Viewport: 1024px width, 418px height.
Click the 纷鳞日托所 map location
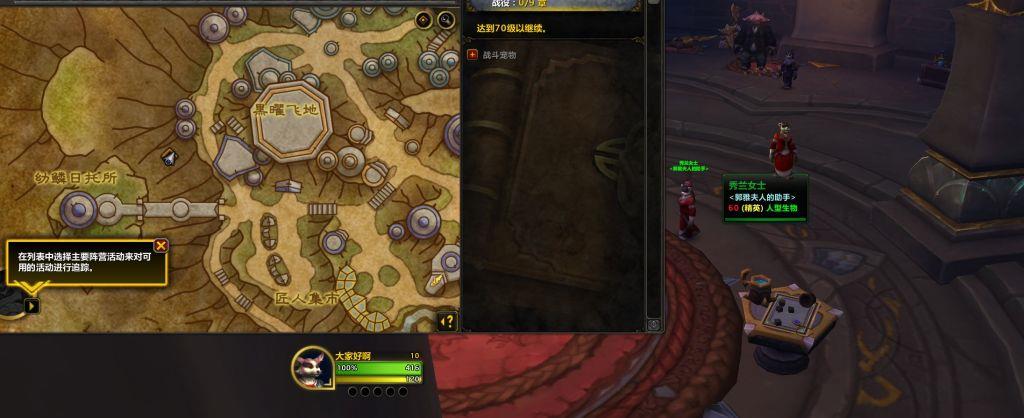76,177
